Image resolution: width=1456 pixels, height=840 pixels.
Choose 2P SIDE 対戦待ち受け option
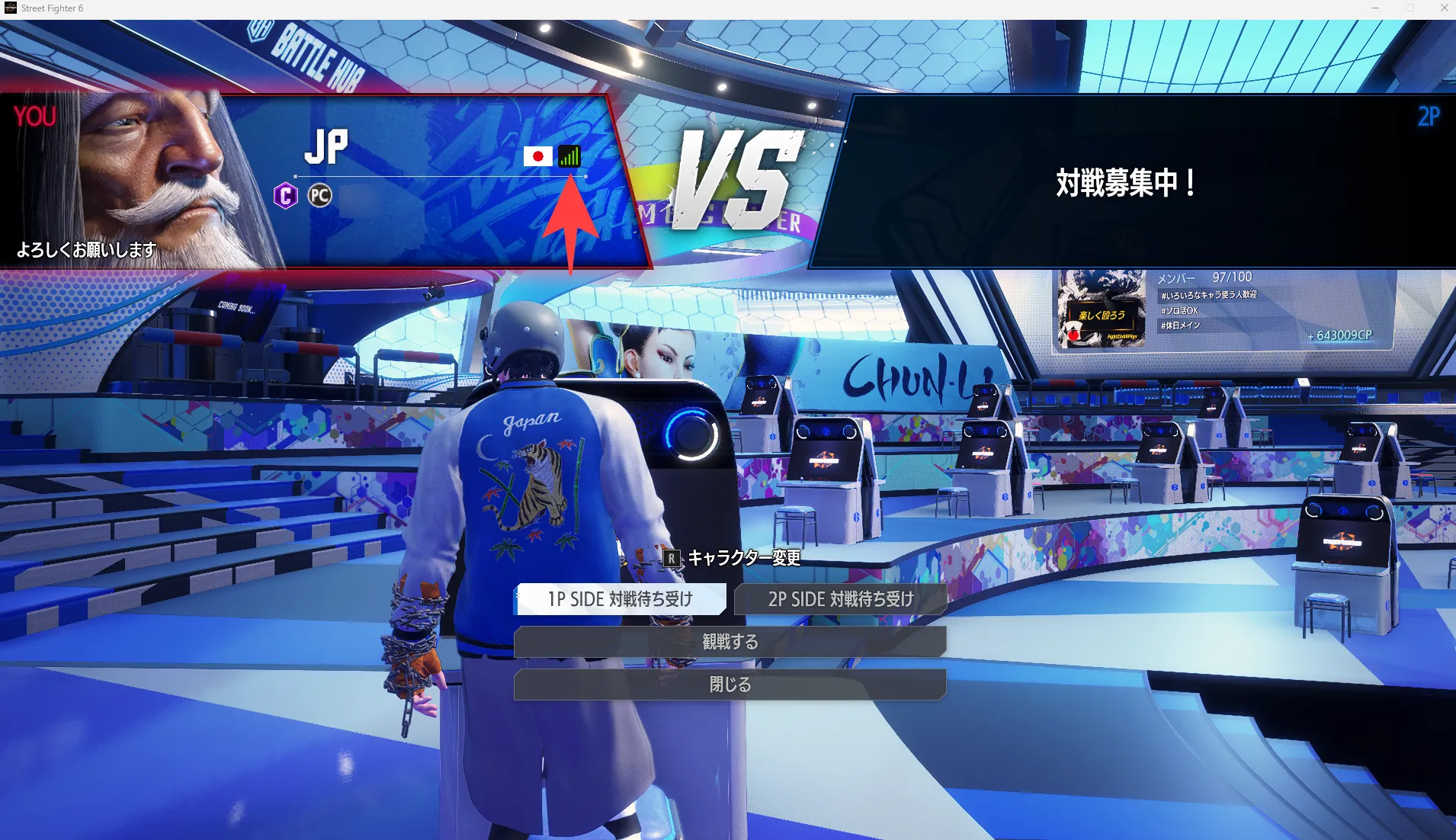840,599
